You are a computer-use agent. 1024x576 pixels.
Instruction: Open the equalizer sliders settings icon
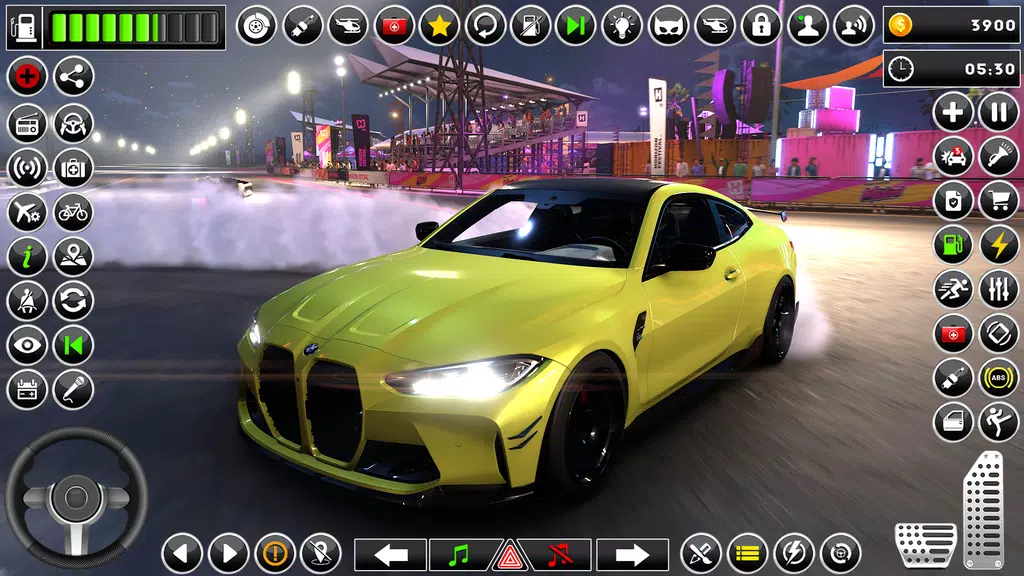click(x=998, y=289)
